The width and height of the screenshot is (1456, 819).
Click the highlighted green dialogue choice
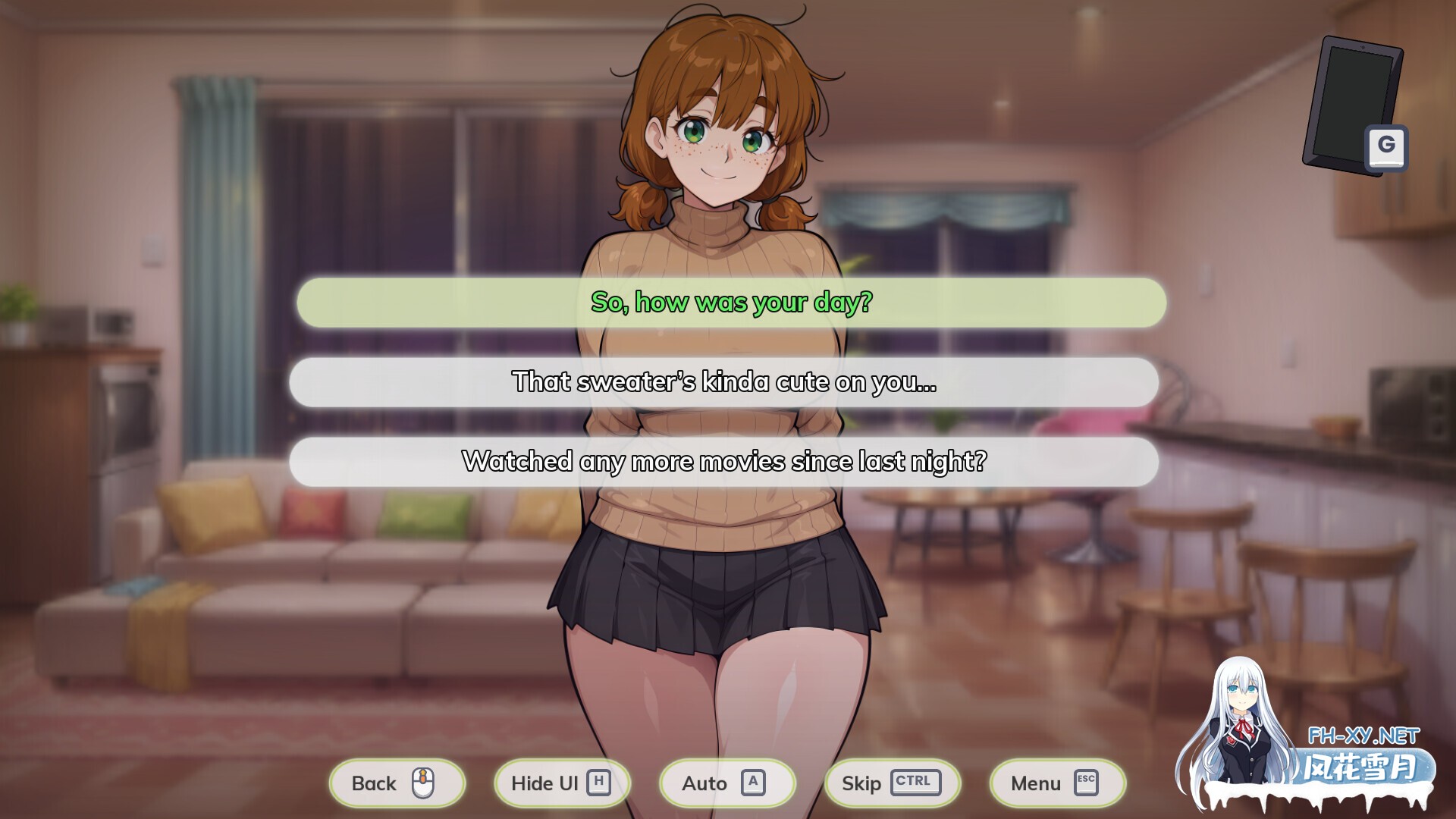(730, 302)
